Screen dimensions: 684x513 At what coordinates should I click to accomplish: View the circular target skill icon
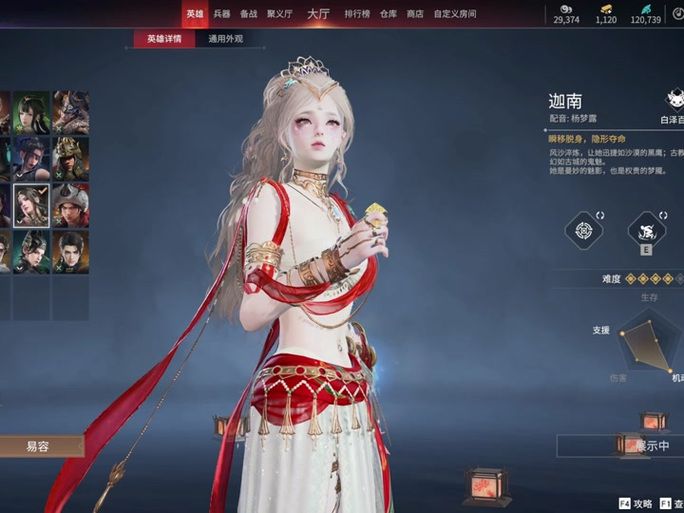click(583, 231)
